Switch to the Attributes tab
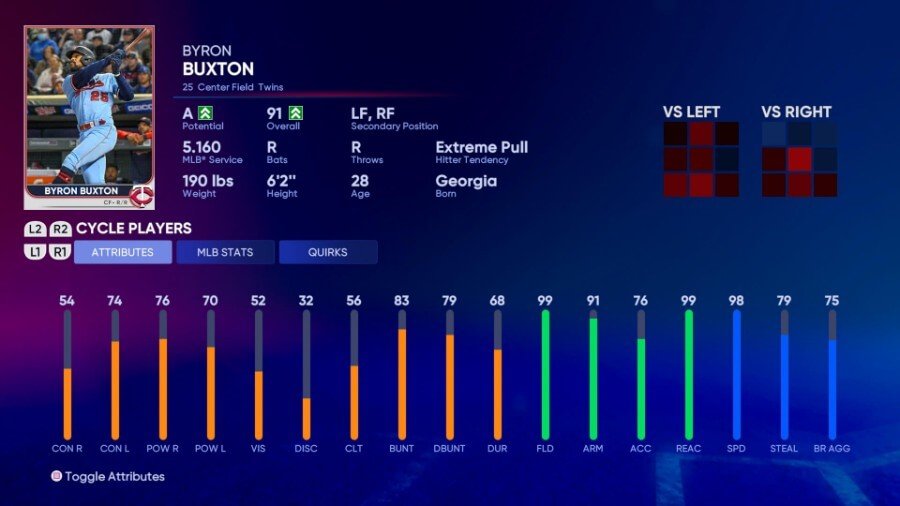Viewport: 900px width, 506px height. click(123, 252)
